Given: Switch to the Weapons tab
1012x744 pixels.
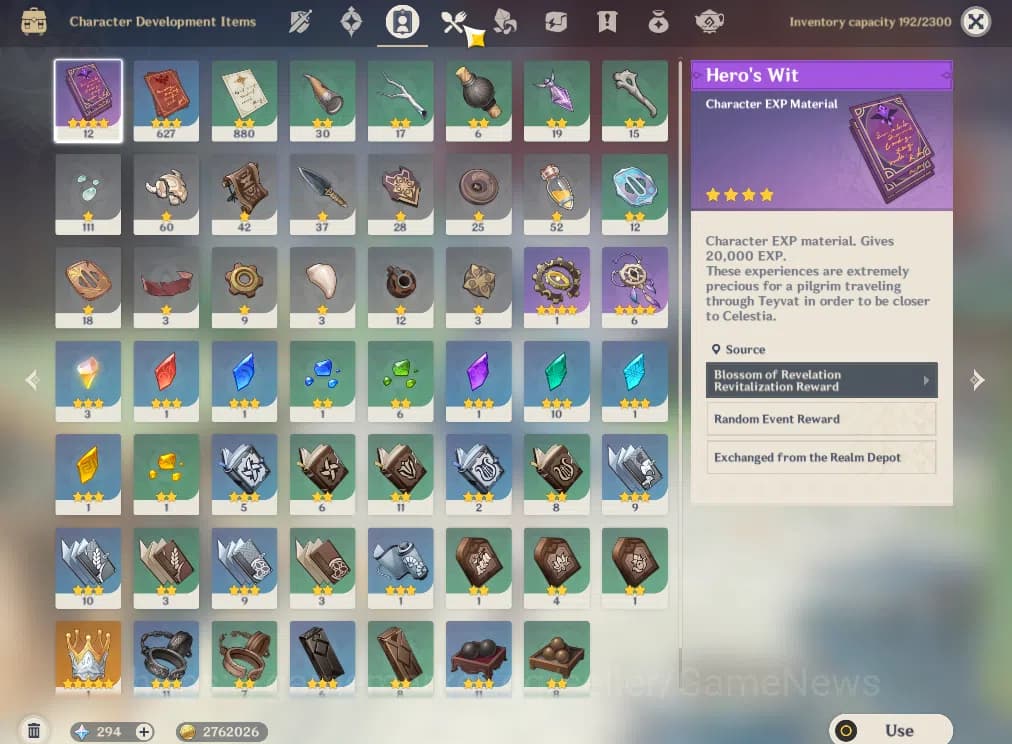Looking at the screenshot, I should [301, 21].
